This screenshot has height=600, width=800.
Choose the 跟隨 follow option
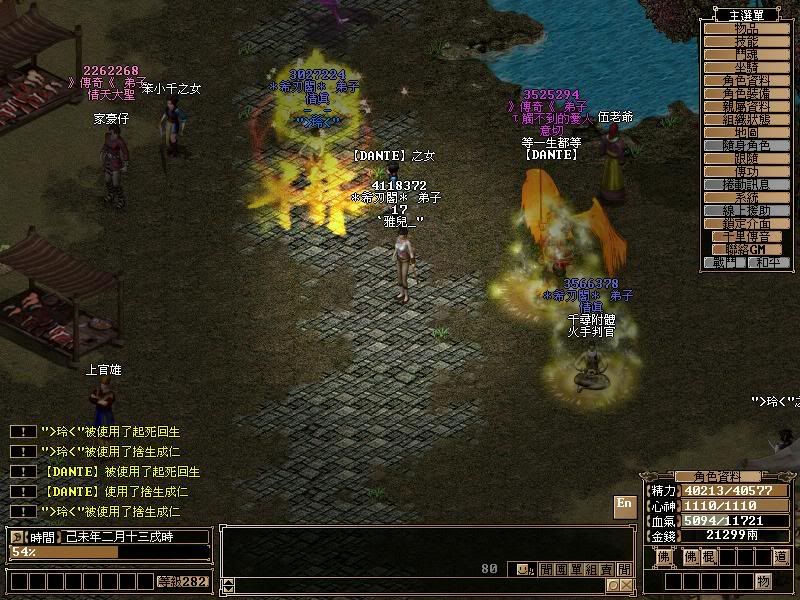click(746, 159)
